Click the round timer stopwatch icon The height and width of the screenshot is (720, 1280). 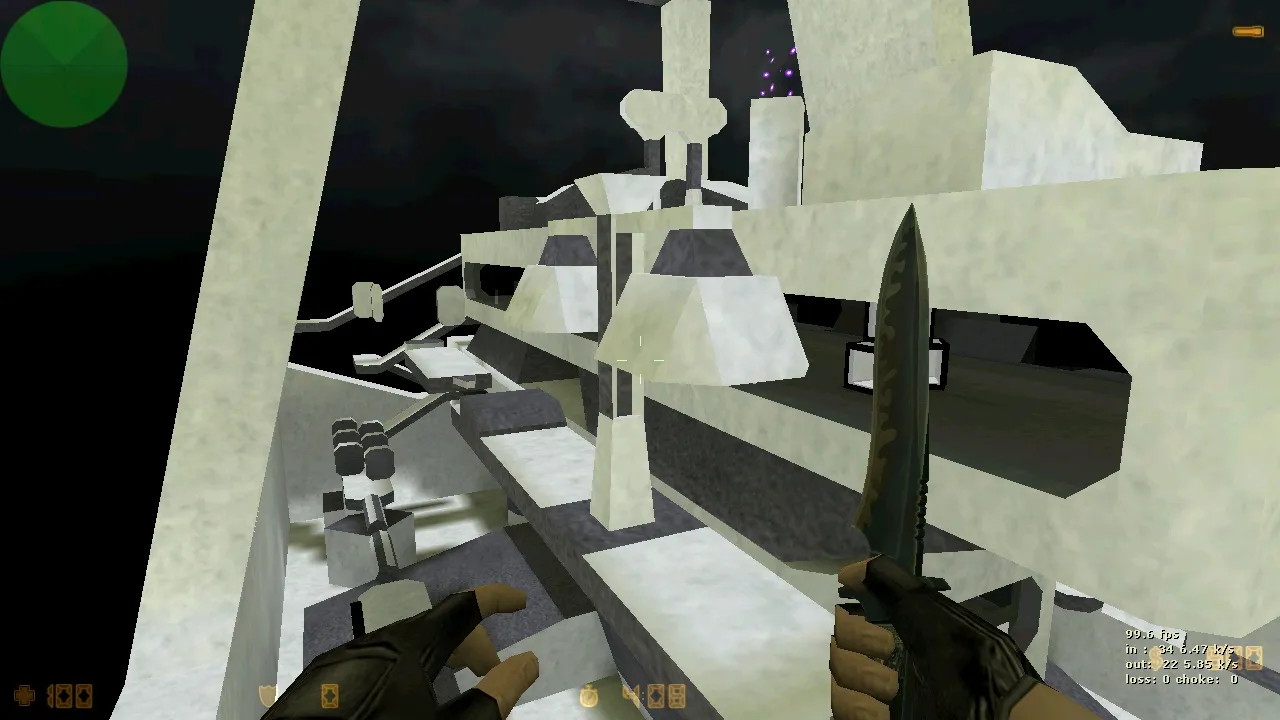(589, 695)
